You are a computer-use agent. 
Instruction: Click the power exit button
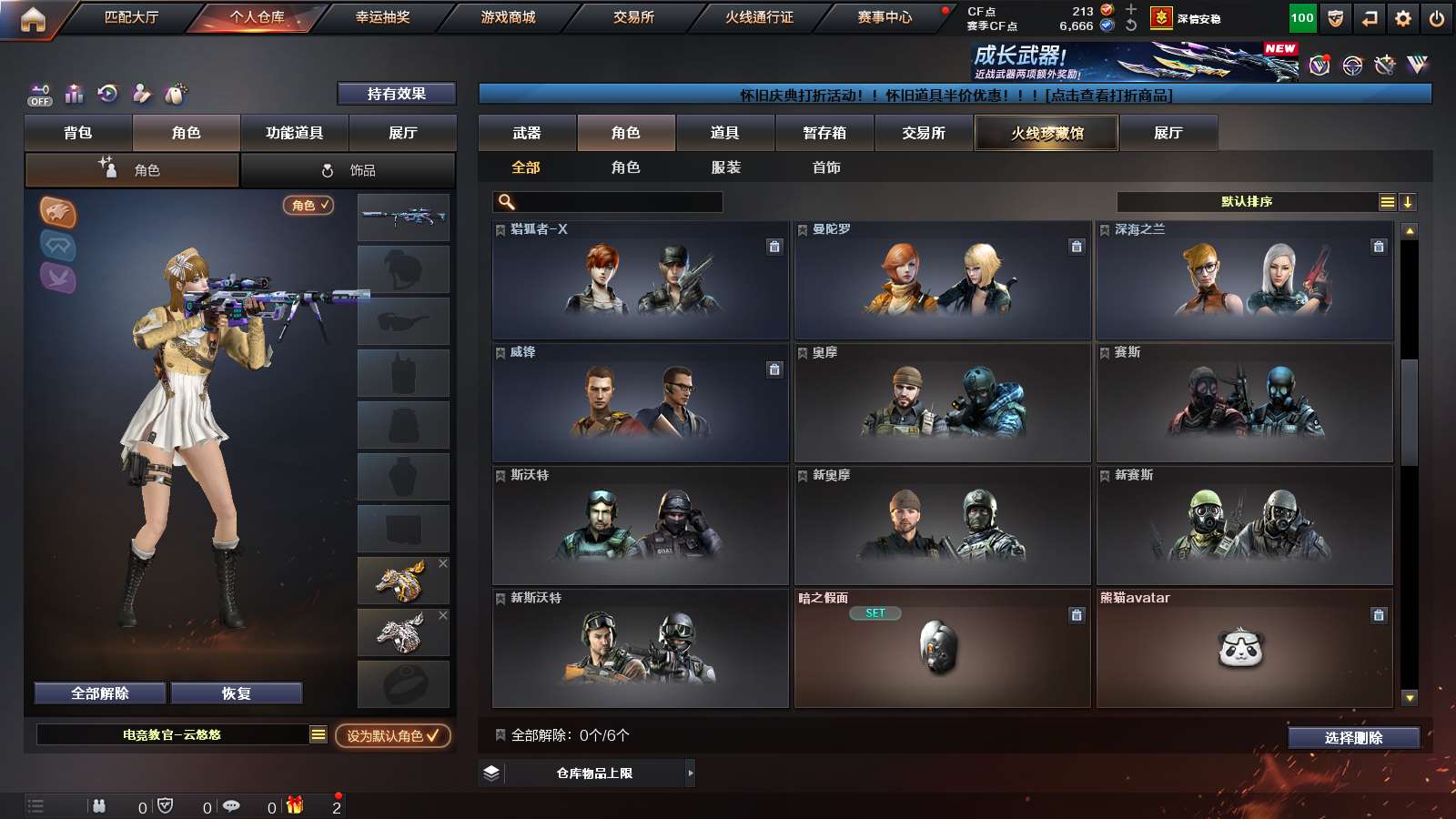1437,18
